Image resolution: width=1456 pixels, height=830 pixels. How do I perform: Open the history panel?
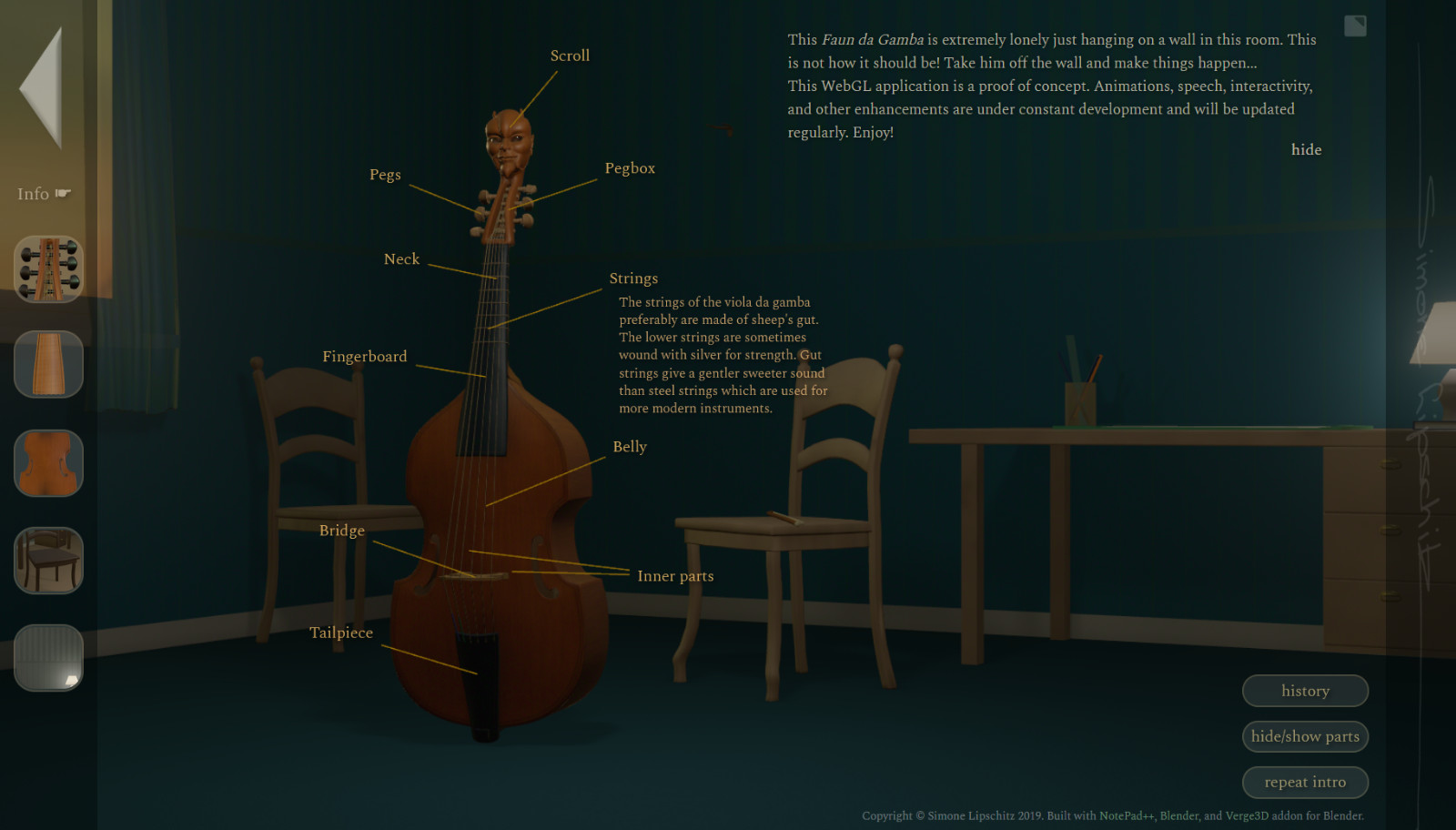pyautogui.click(x=1305, y=691)
